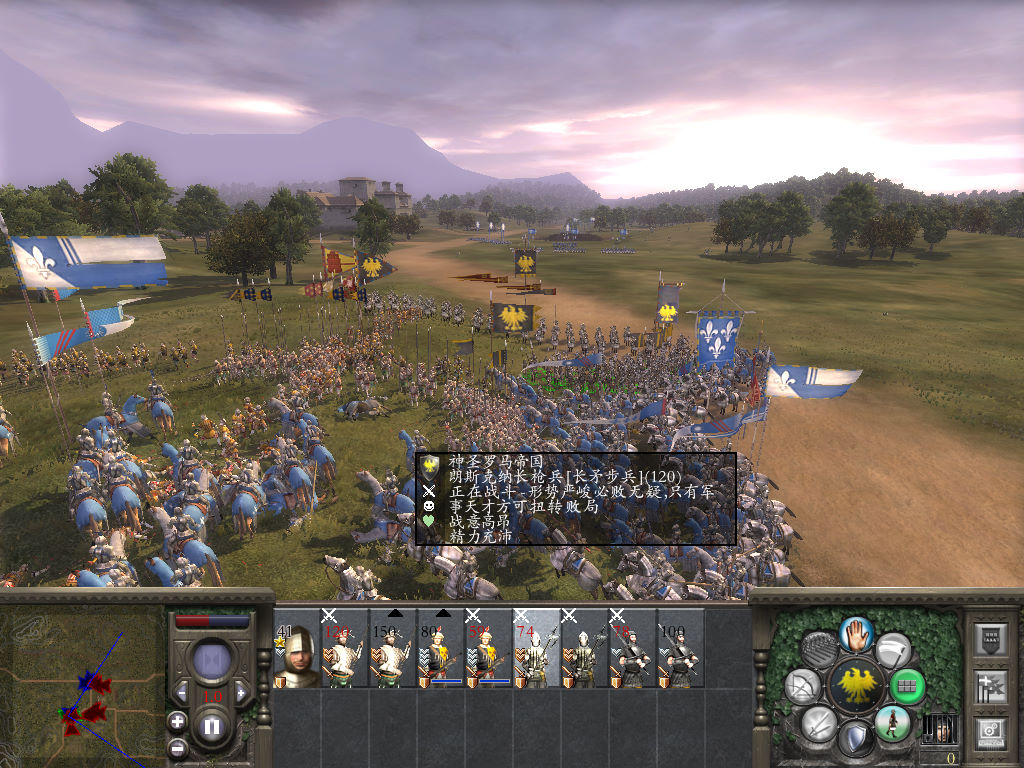Choose the yellow-hatted unit card with 80 men

(x=440, y=648)
